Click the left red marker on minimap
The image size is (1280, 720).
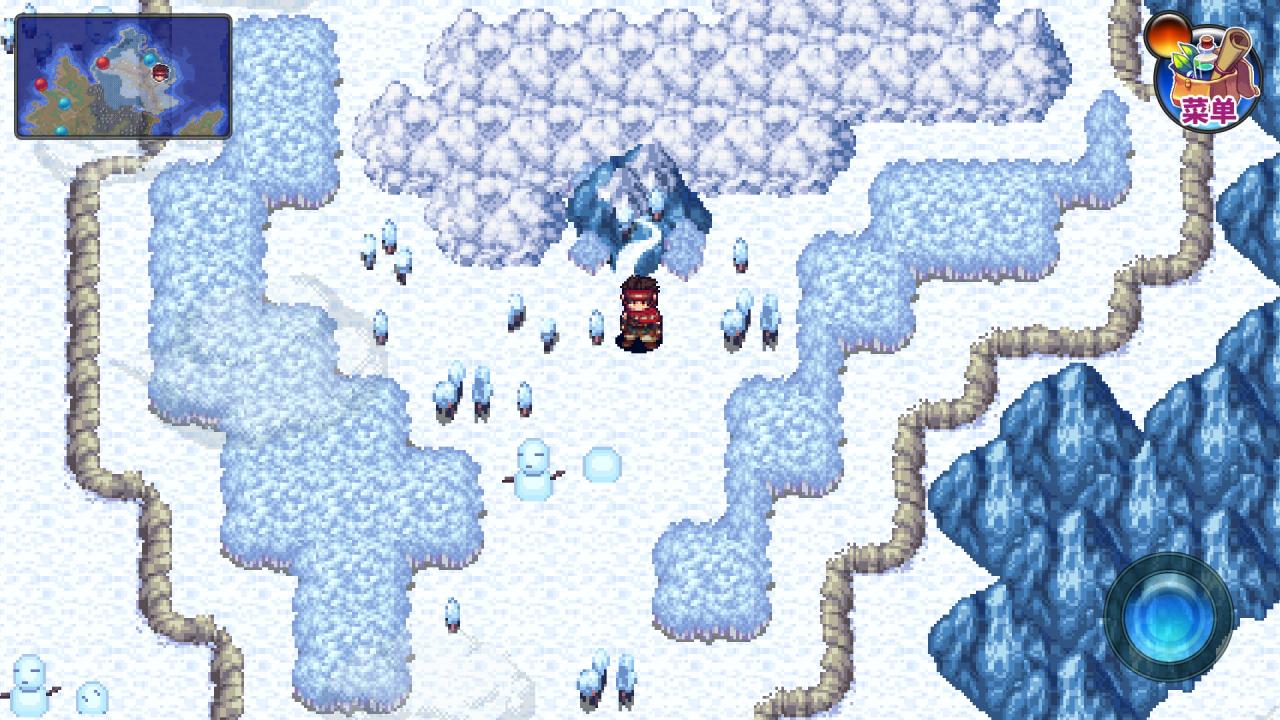[x=41, y=85]
